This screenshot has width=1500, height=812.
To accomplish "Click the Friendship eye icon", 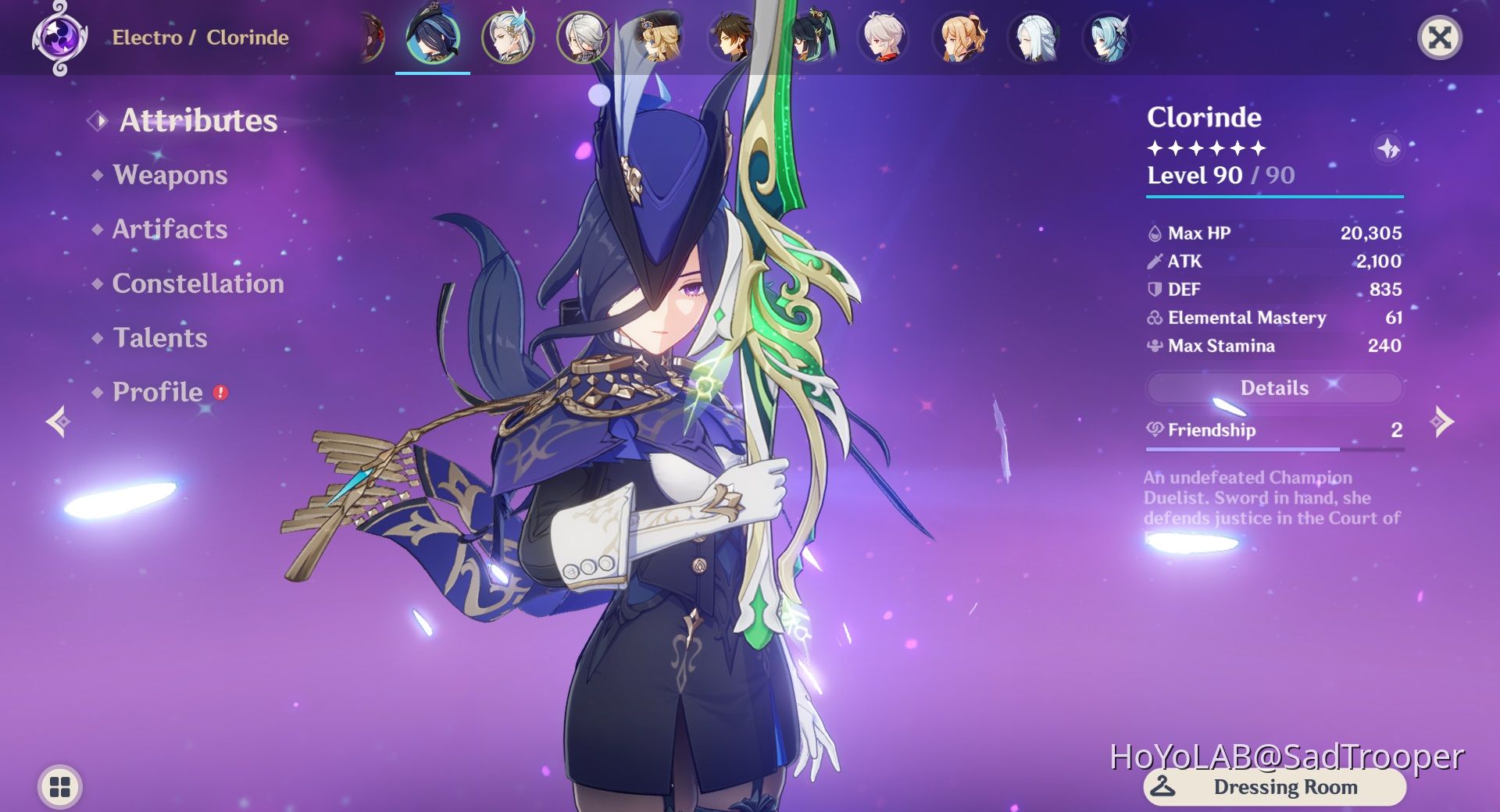I will (x=1155, y=429).
